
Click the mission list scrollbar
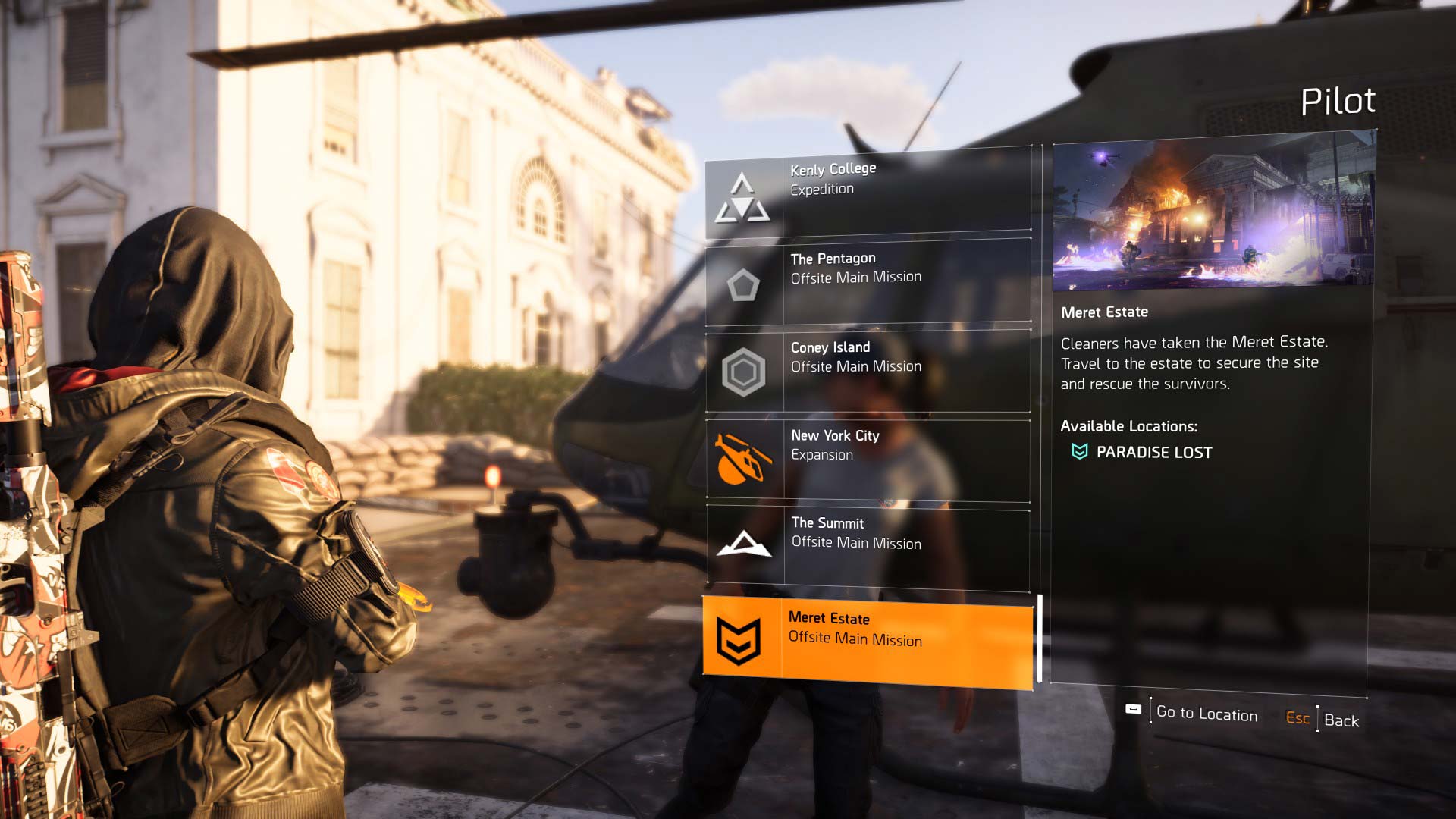[x=1039, y=639]
